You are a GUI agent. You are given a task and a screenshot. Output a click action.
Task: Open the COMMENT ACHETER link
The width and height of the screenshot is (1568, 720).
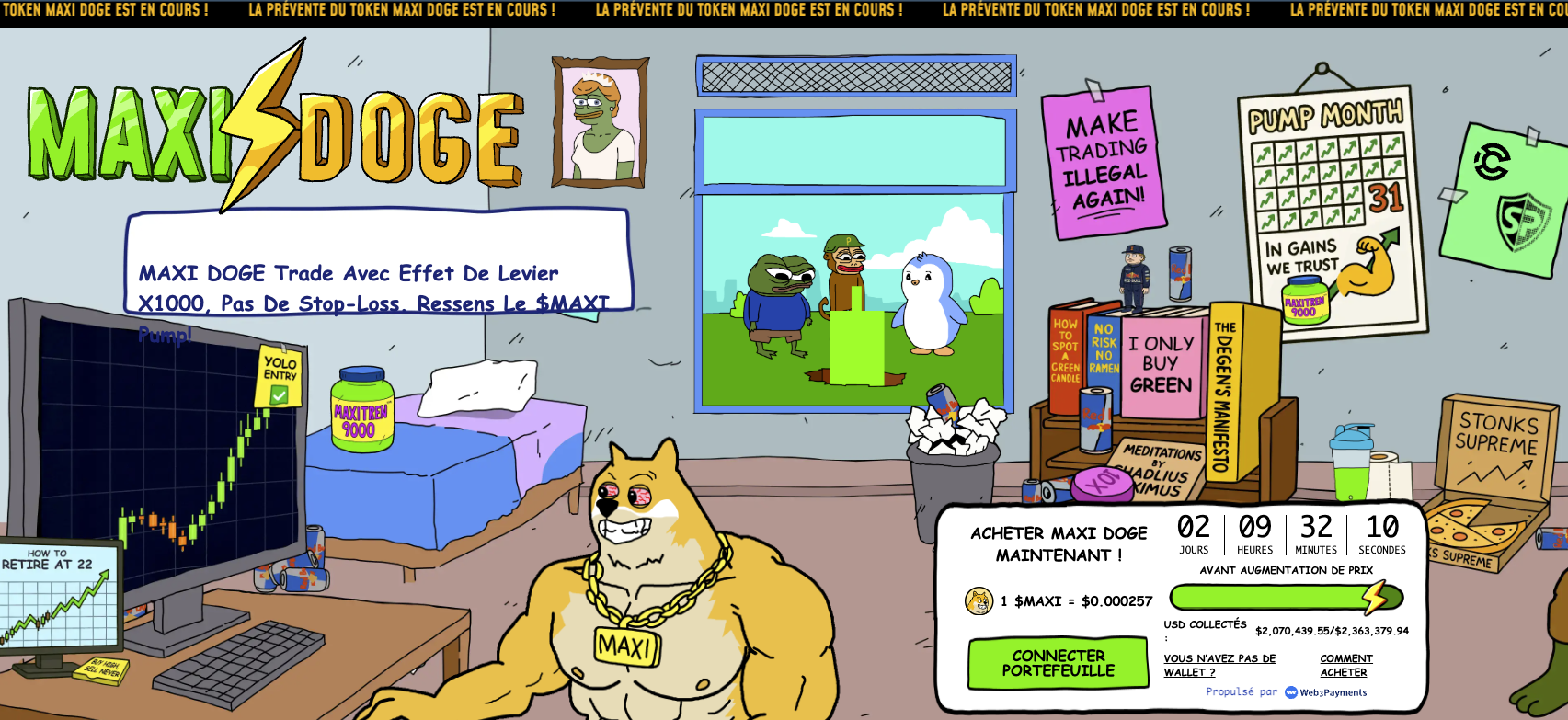click(x=1345, y=665)
